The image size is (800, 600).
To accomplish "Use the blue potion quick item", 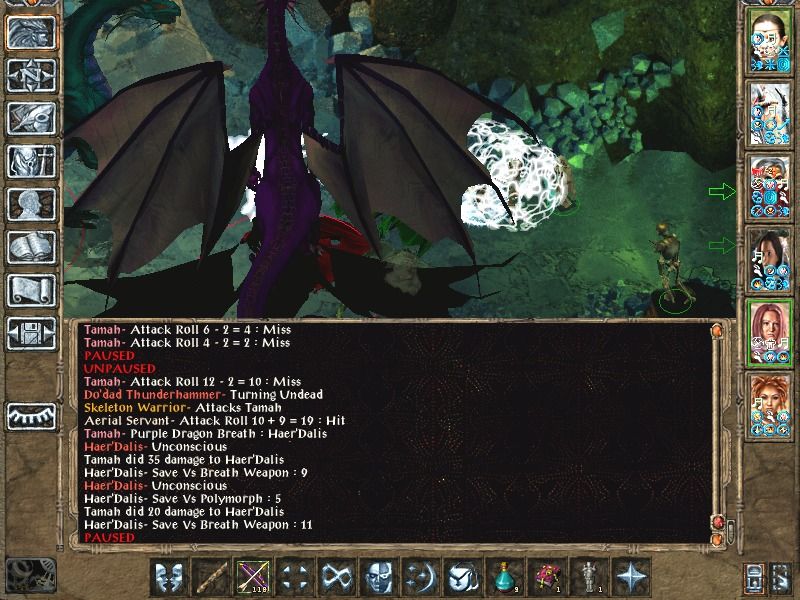I will [504, 577].
